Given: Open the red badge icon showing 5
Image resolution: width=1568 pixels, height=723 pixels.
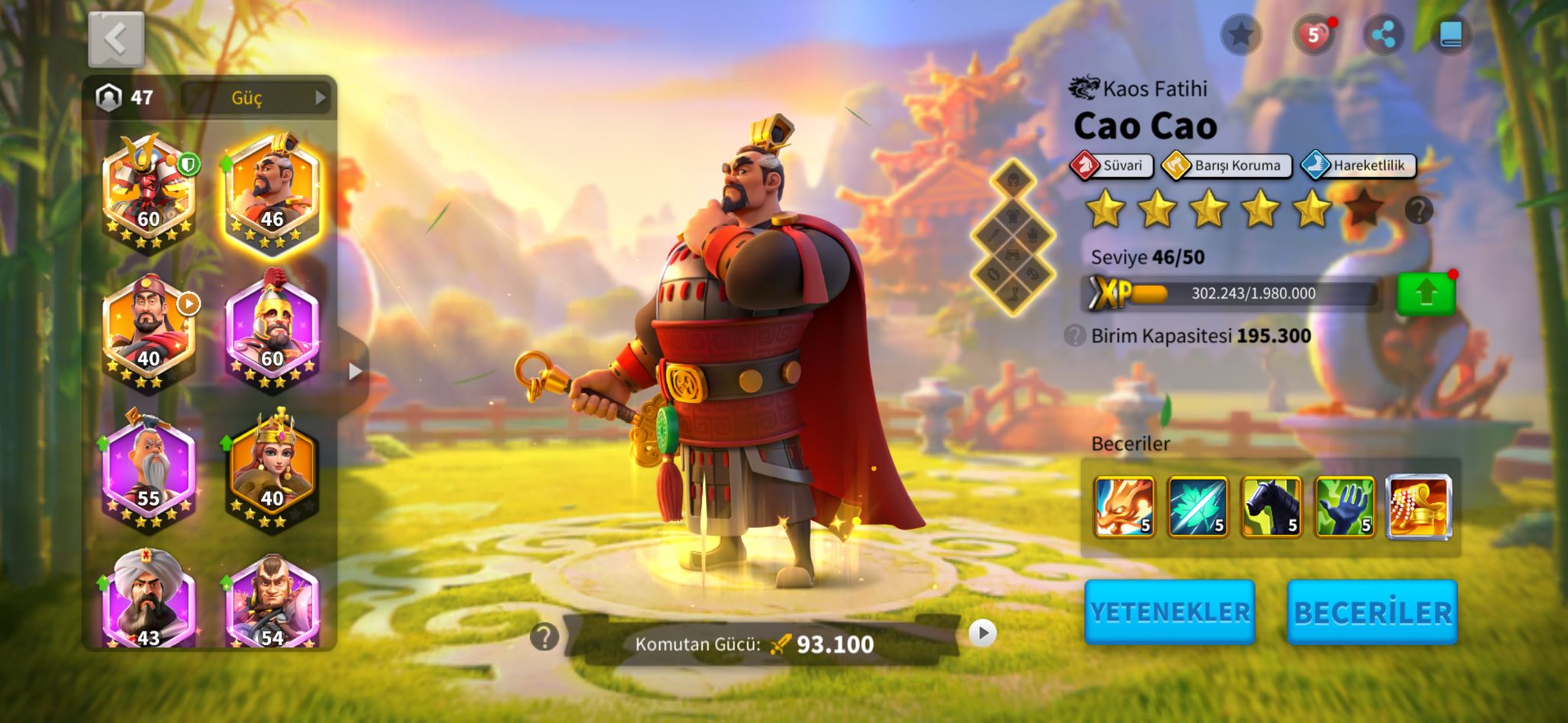Looking at the screenshot, I should [x=1312, y=34].
